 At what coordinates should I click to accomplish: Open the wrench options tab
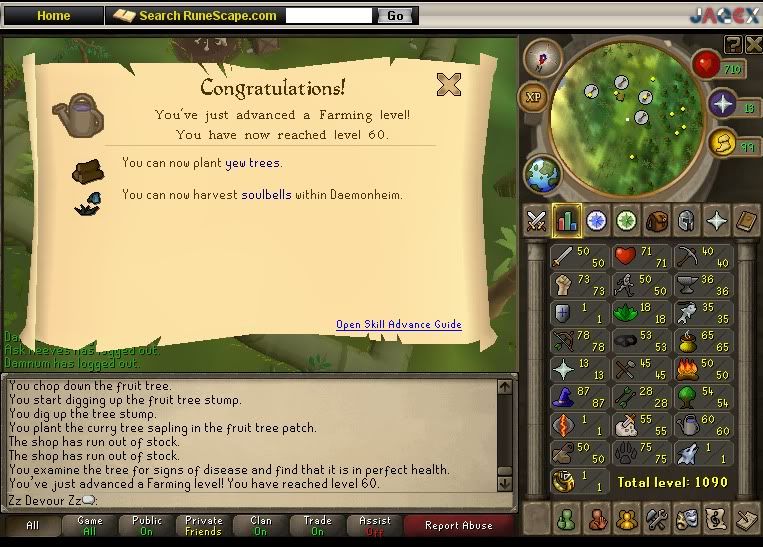pyautogui.click(x=657, y=519)
